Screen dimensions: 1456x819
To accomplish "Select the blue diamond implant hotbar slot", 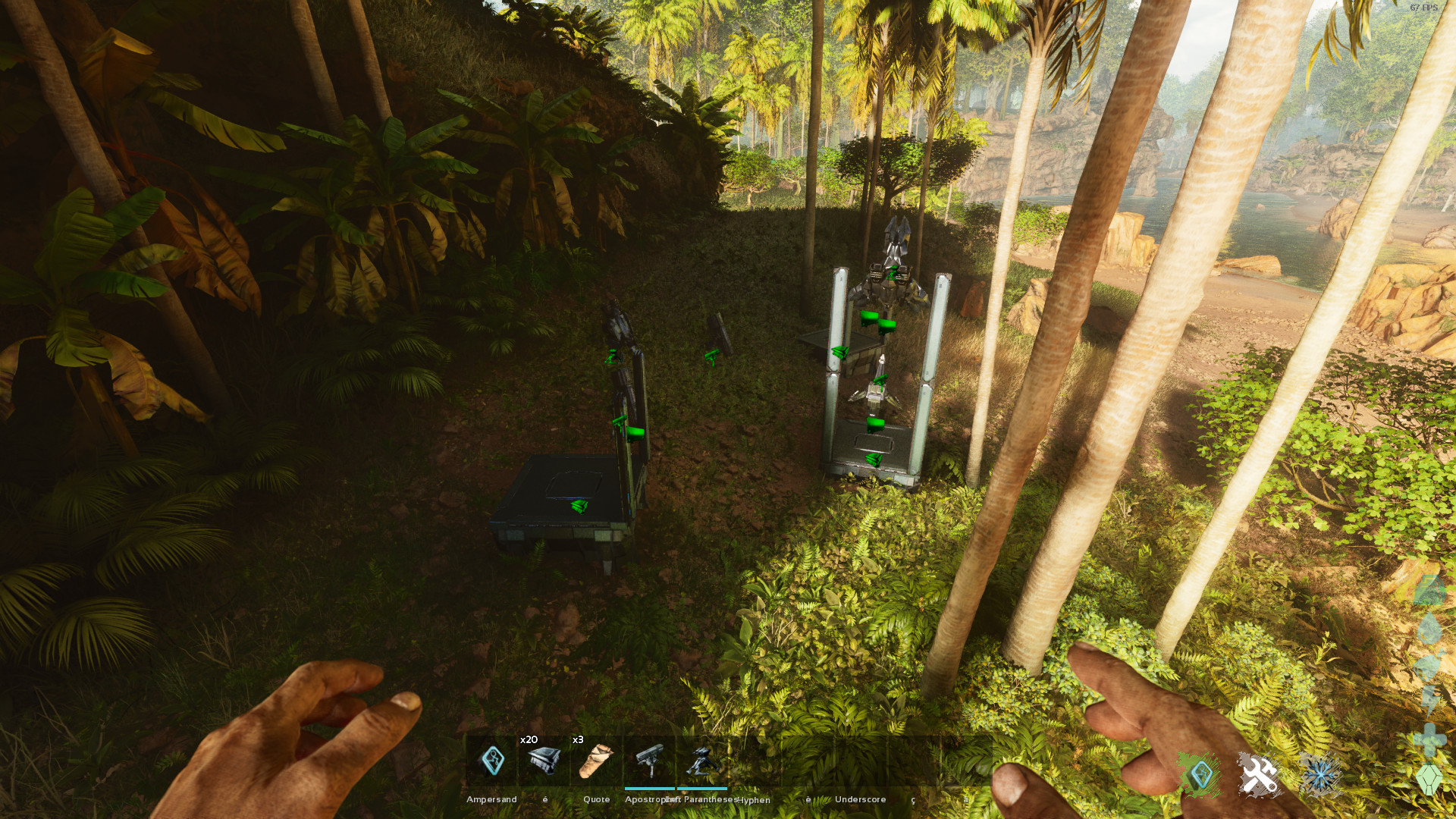I will point(492,761).
